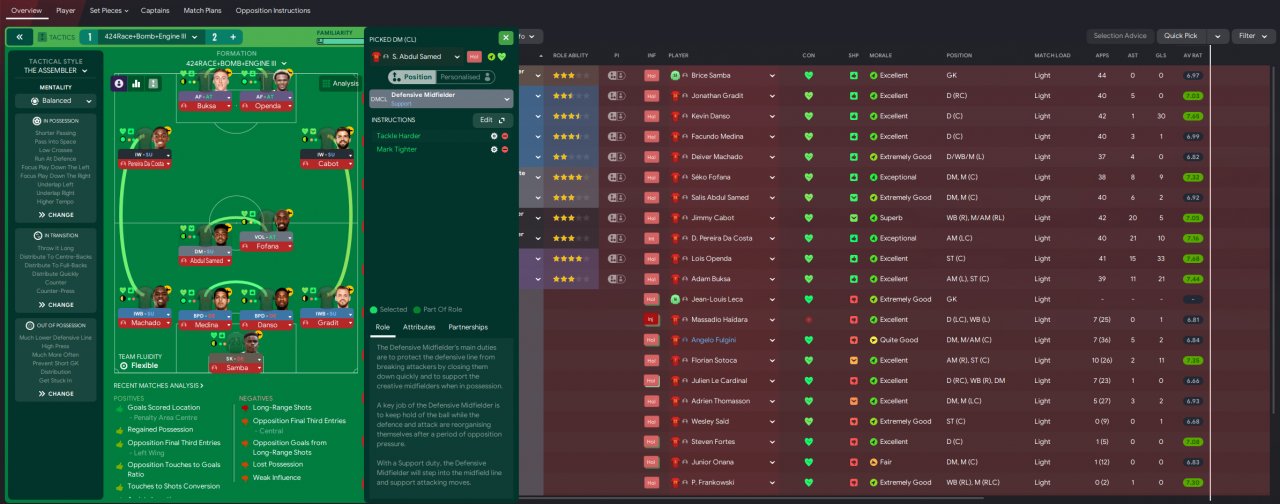Viewport: 1280px width, 504px height.
Task: Change the Out of Possession instructions
Action: click(x=56, y=394)
